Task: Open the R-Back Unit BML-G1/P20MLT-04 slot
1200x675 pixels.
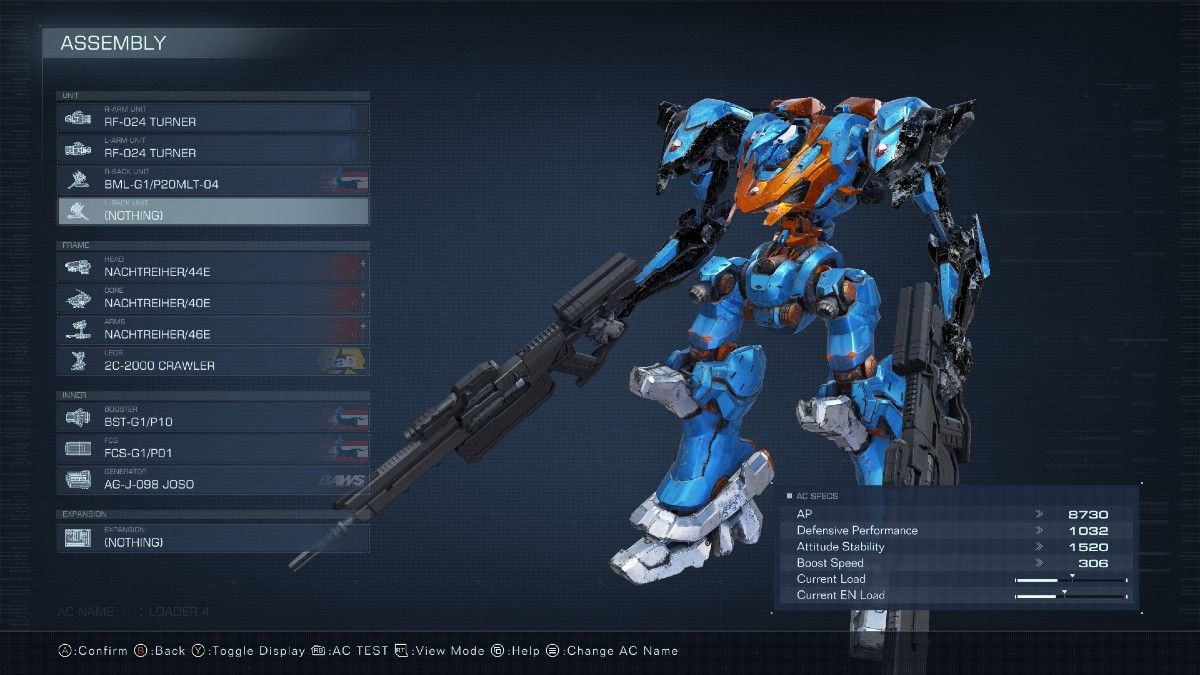Action: click(x=213, y=180)
